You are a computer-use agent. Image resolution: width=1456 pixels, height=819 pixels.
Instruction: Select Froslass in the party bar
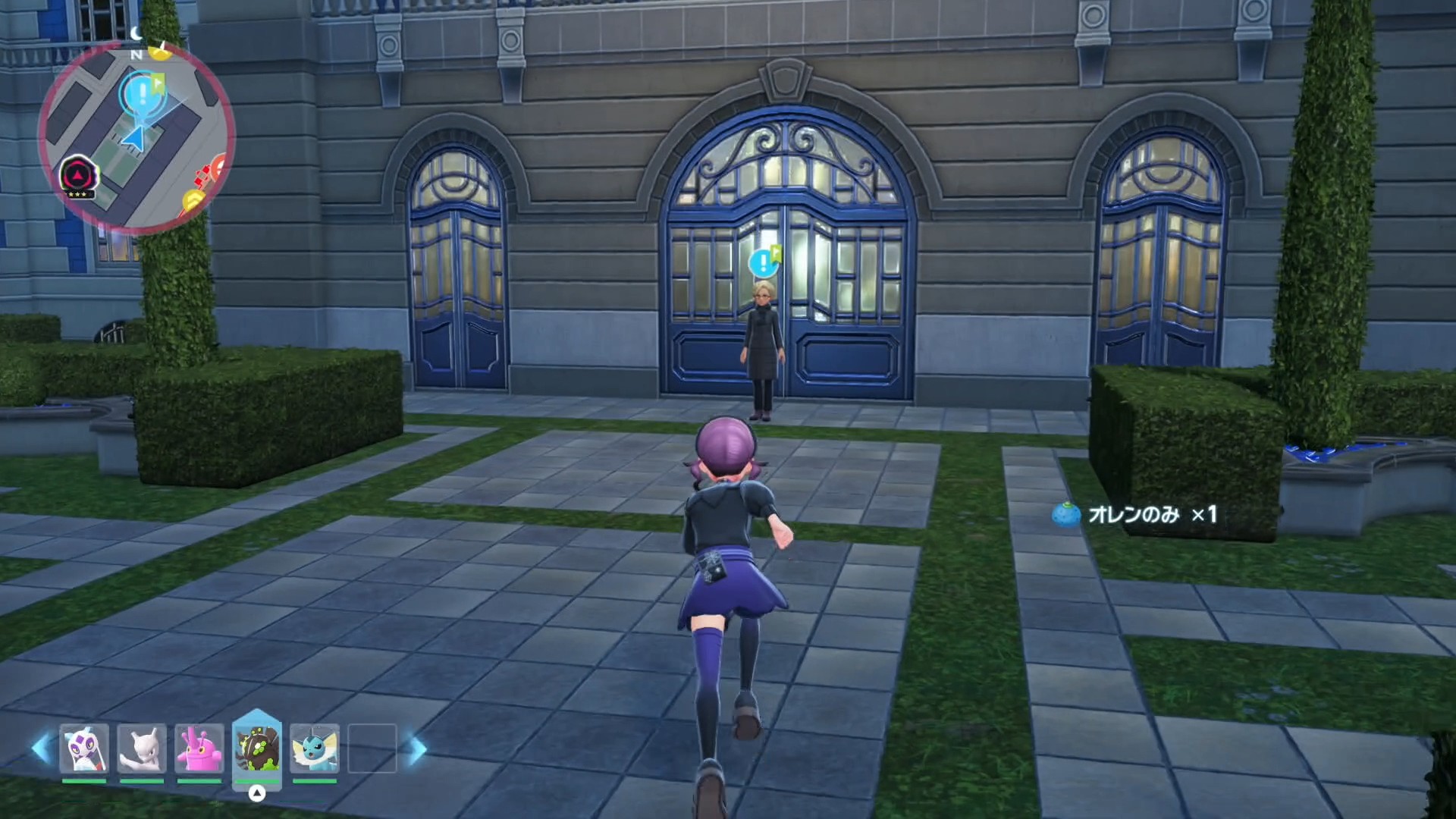click(x=84, y=748)
